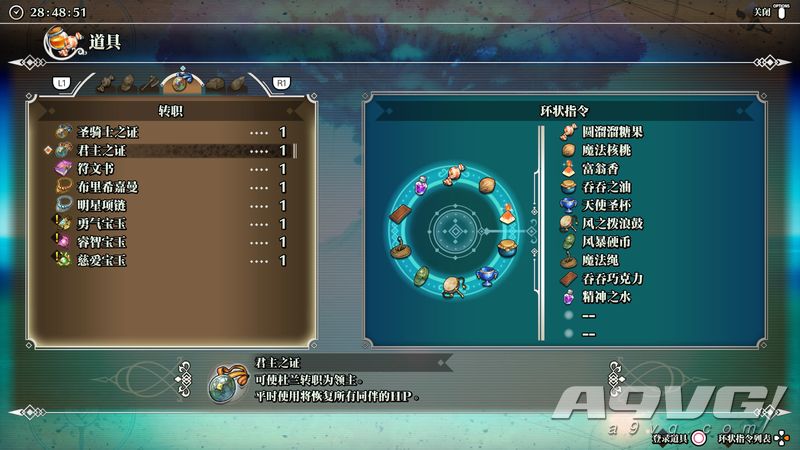This screenshot has height=450, width=800.
Task: Select 富翁香 in the ring command list
Action: point(598,168)
